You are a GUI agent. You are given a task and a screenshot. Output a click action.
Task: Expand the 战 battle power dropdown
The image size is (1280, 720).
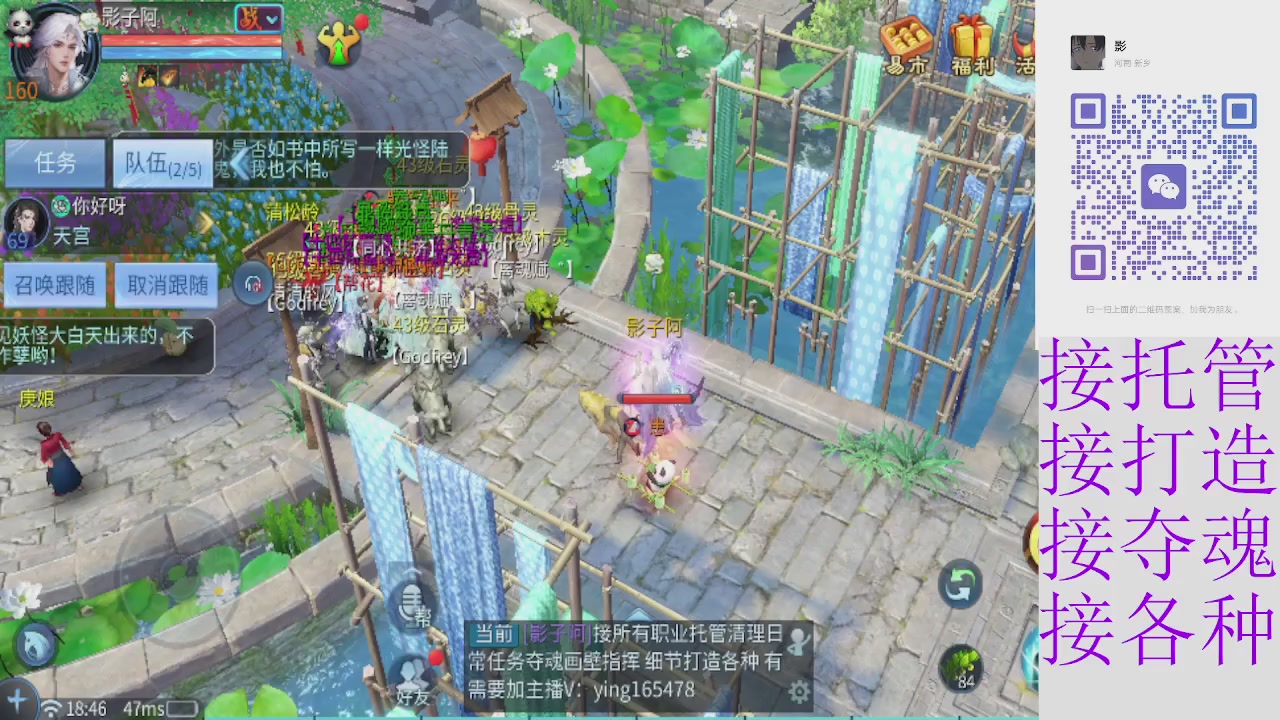point(260,20)
